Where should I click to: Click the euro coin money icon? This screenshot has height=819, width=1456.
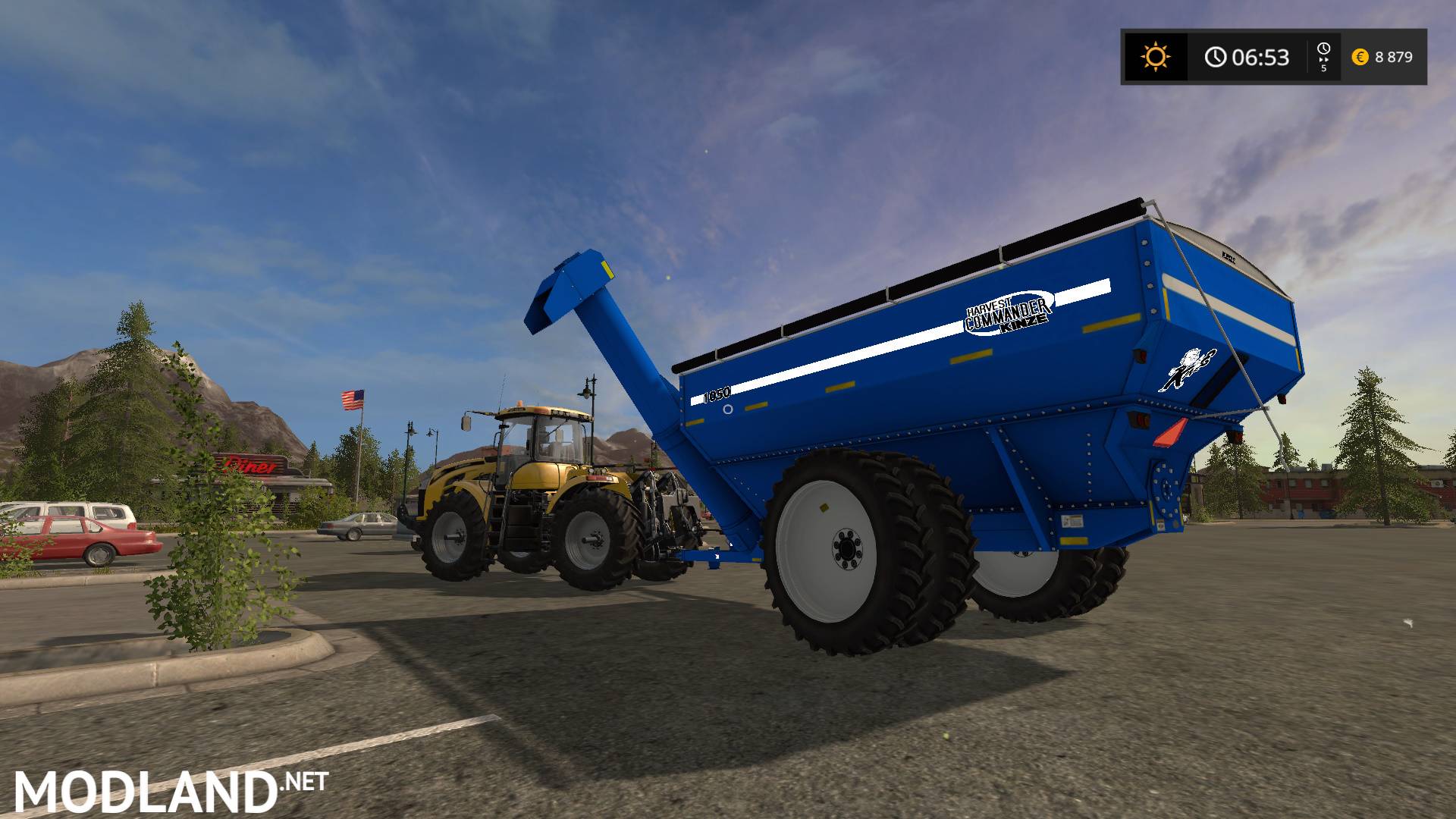click(1360, 57)
